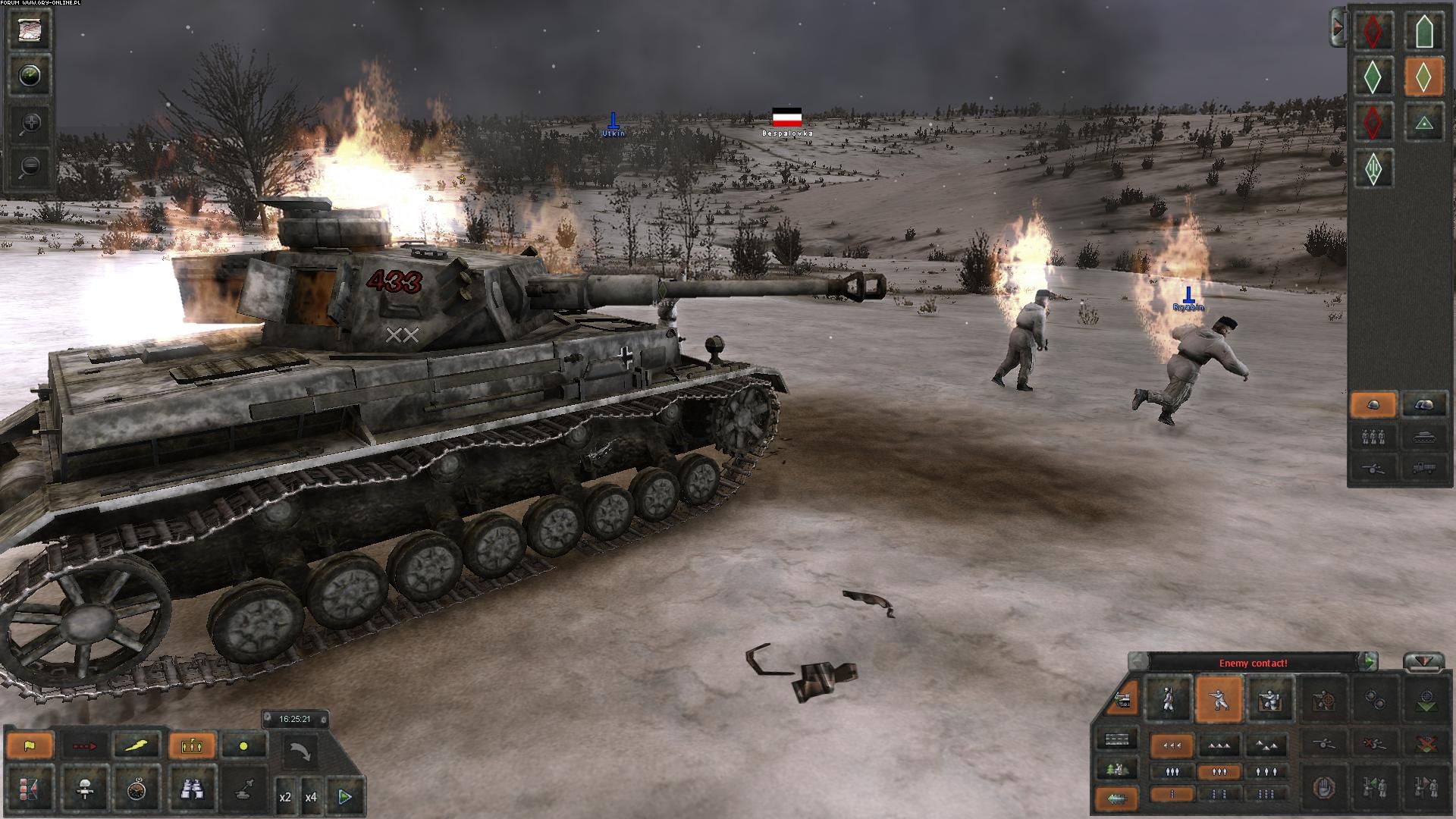Open the map button in the corner
The image size is (1456, 819).
tap(30, 30)
